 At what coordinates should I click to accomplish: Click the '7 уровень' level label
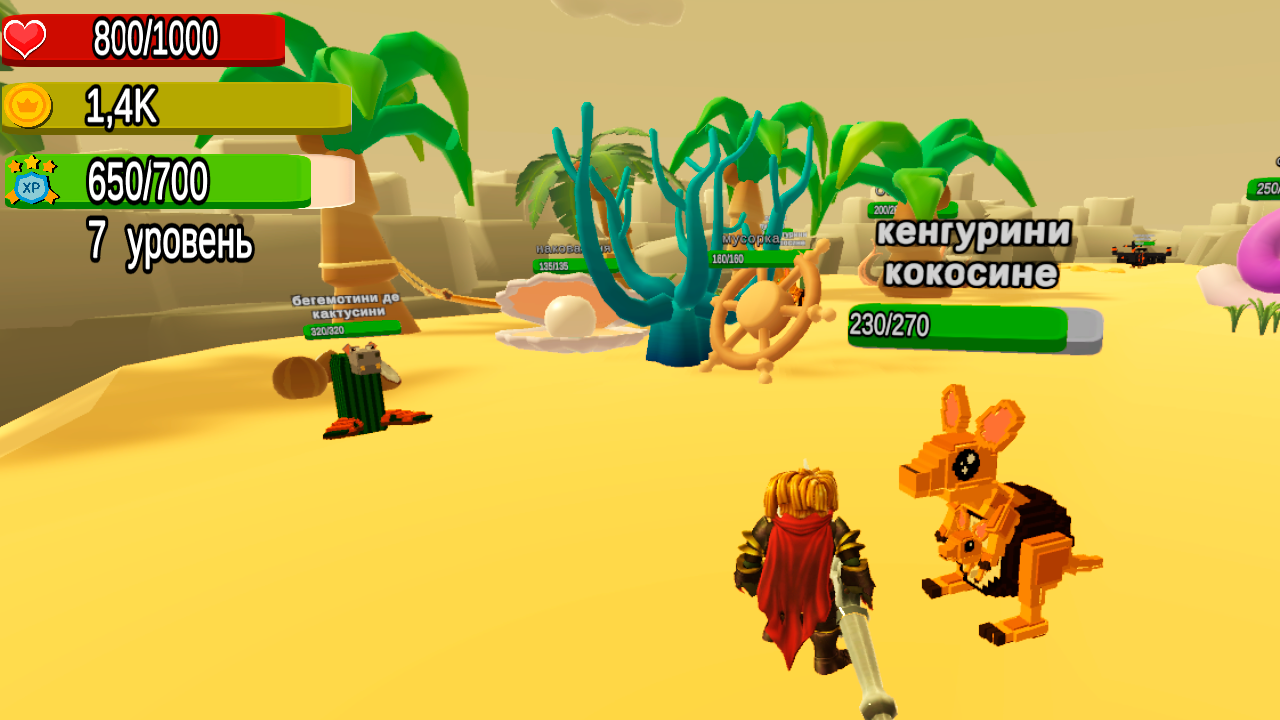coord(172,240)
